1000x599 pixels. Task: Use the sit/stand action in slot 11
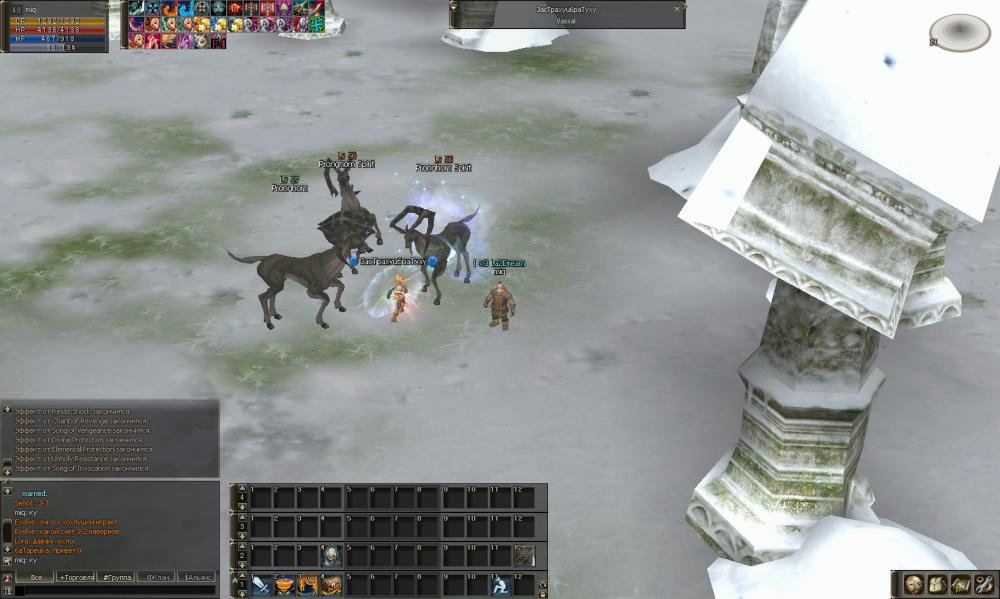pos(499,585)
